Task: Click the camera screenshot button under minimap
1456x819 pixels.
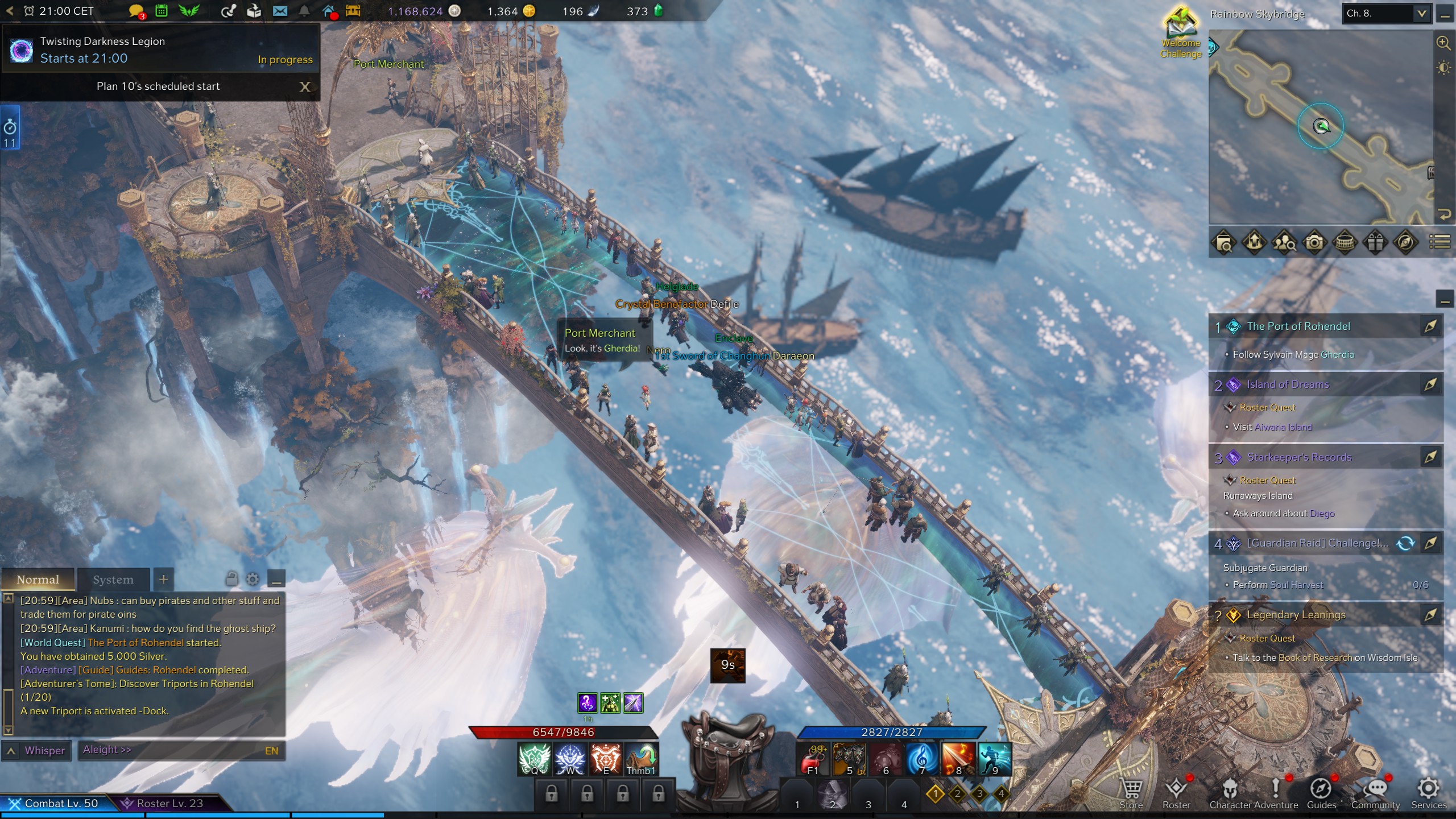Action: tap(1314, 243)
